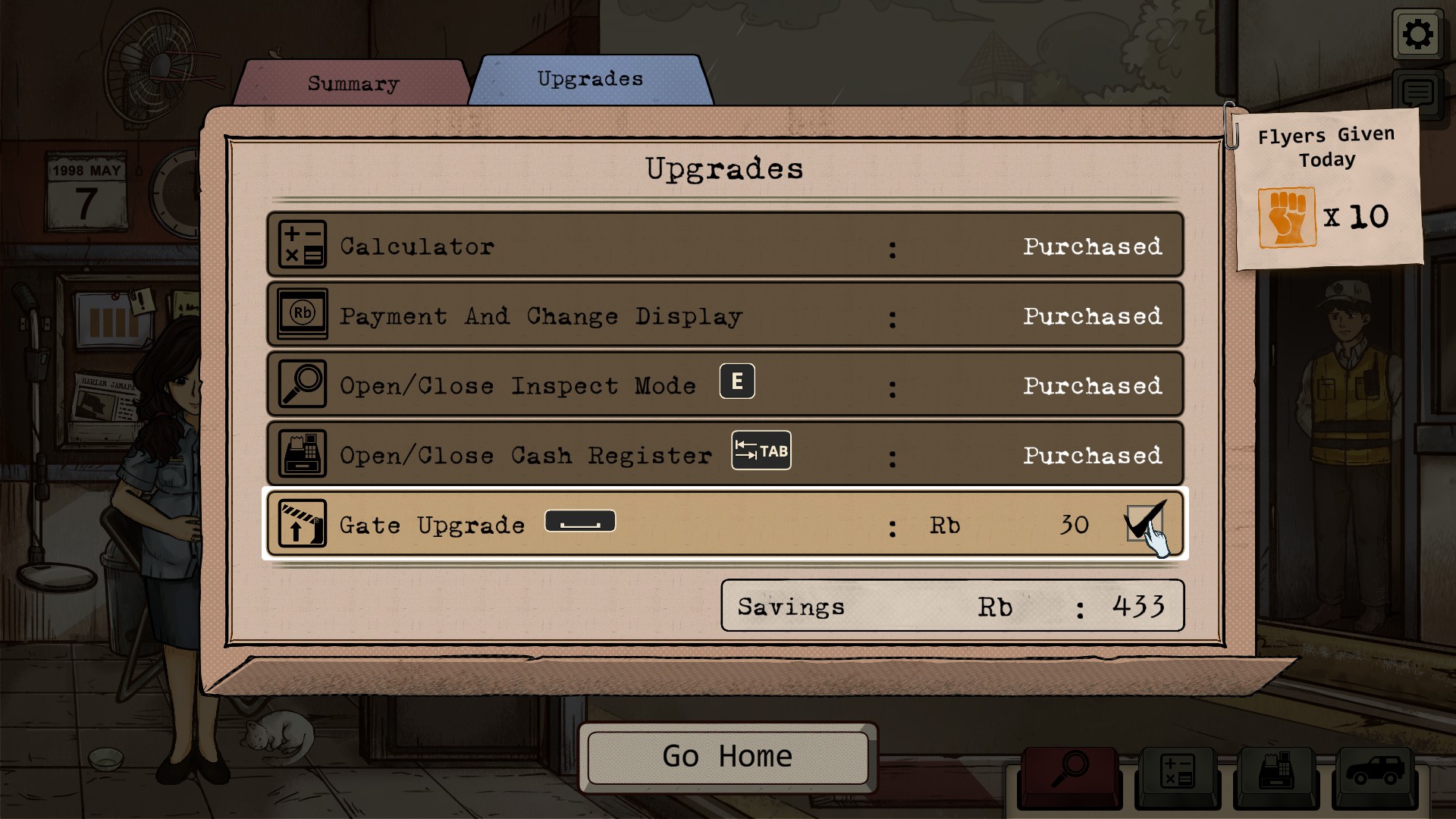1456x819 pixels.
Task: Open the calculator tool in bottom toolbar
Action: pyautogui.click(x=1177, y=773)
